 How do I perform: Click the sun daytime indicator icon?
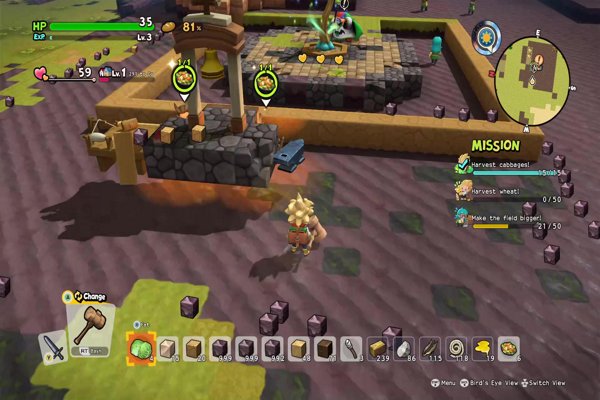[487, 37]
